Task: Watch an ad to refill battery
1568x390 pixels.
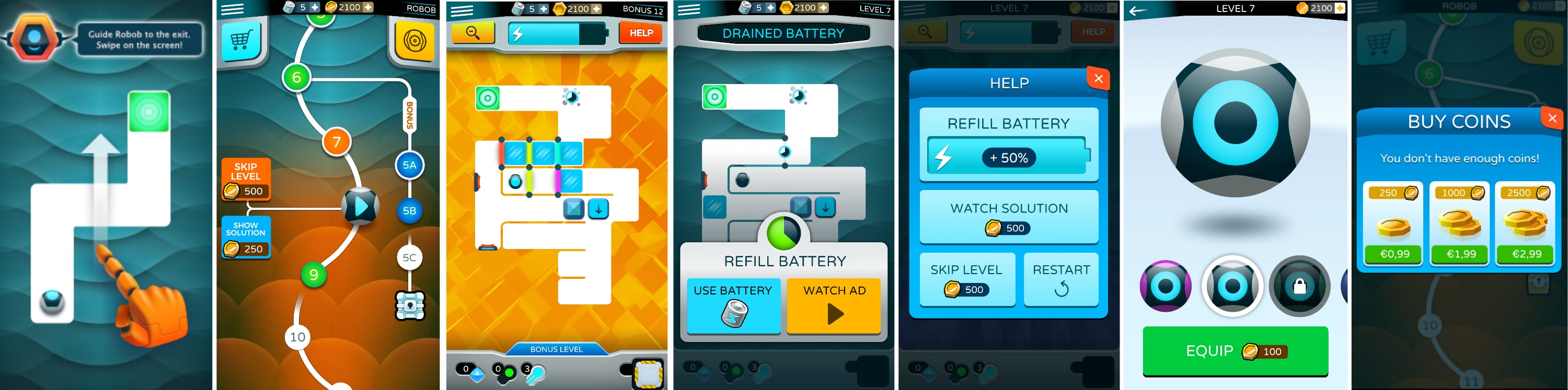Action: [x=833, y=305]
